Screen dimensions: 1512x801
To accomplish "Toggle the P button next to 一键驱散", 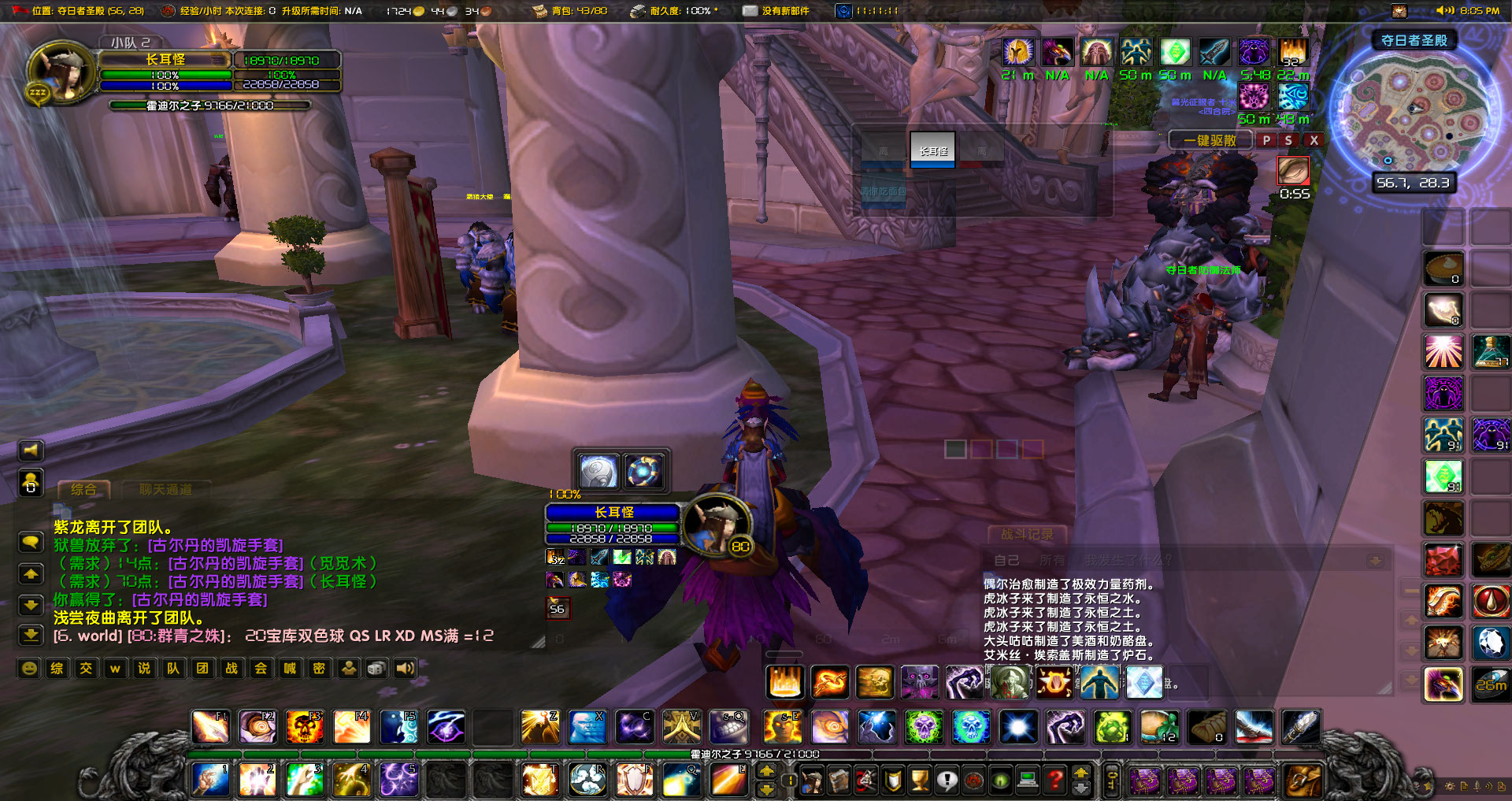I will [1266, 139].
